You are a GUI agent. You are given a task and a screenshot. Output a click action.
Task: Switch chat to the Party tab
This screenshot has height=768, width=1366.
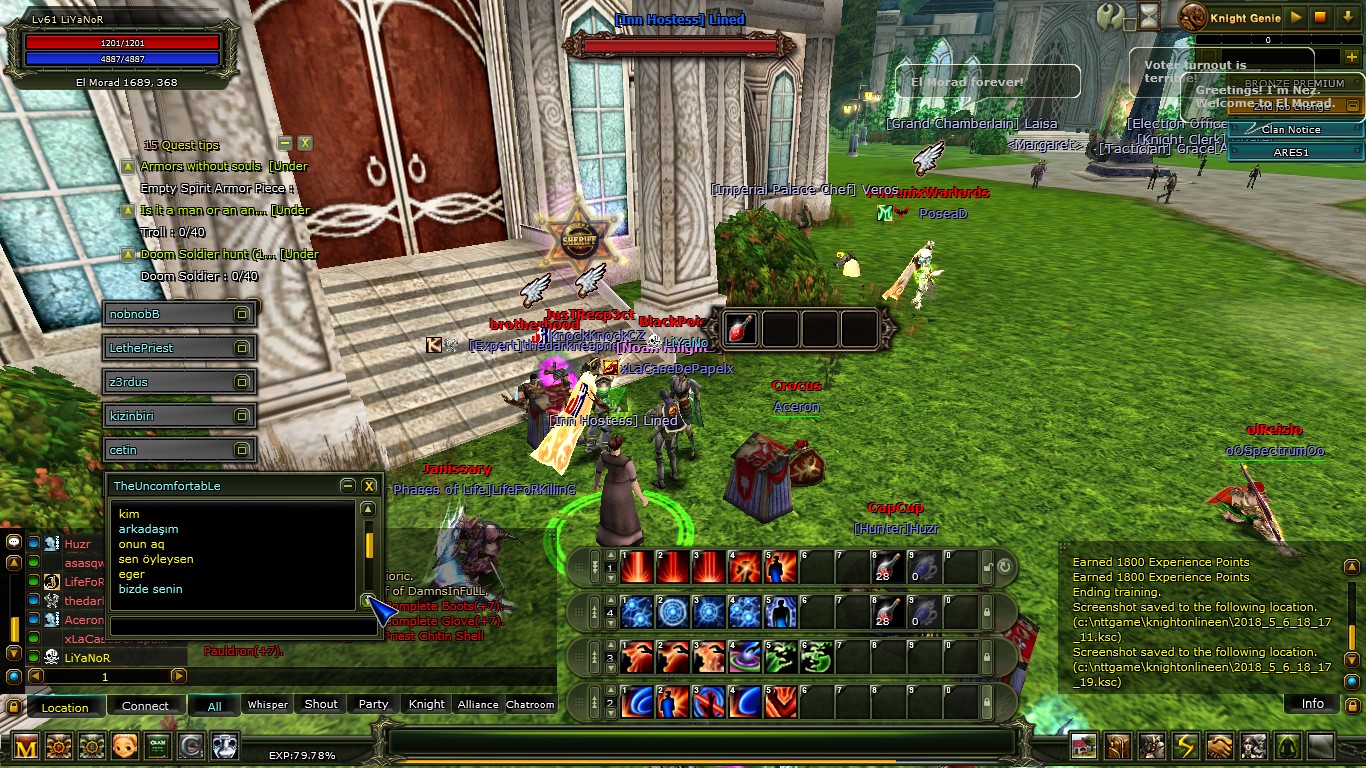(x=373, y=704)
